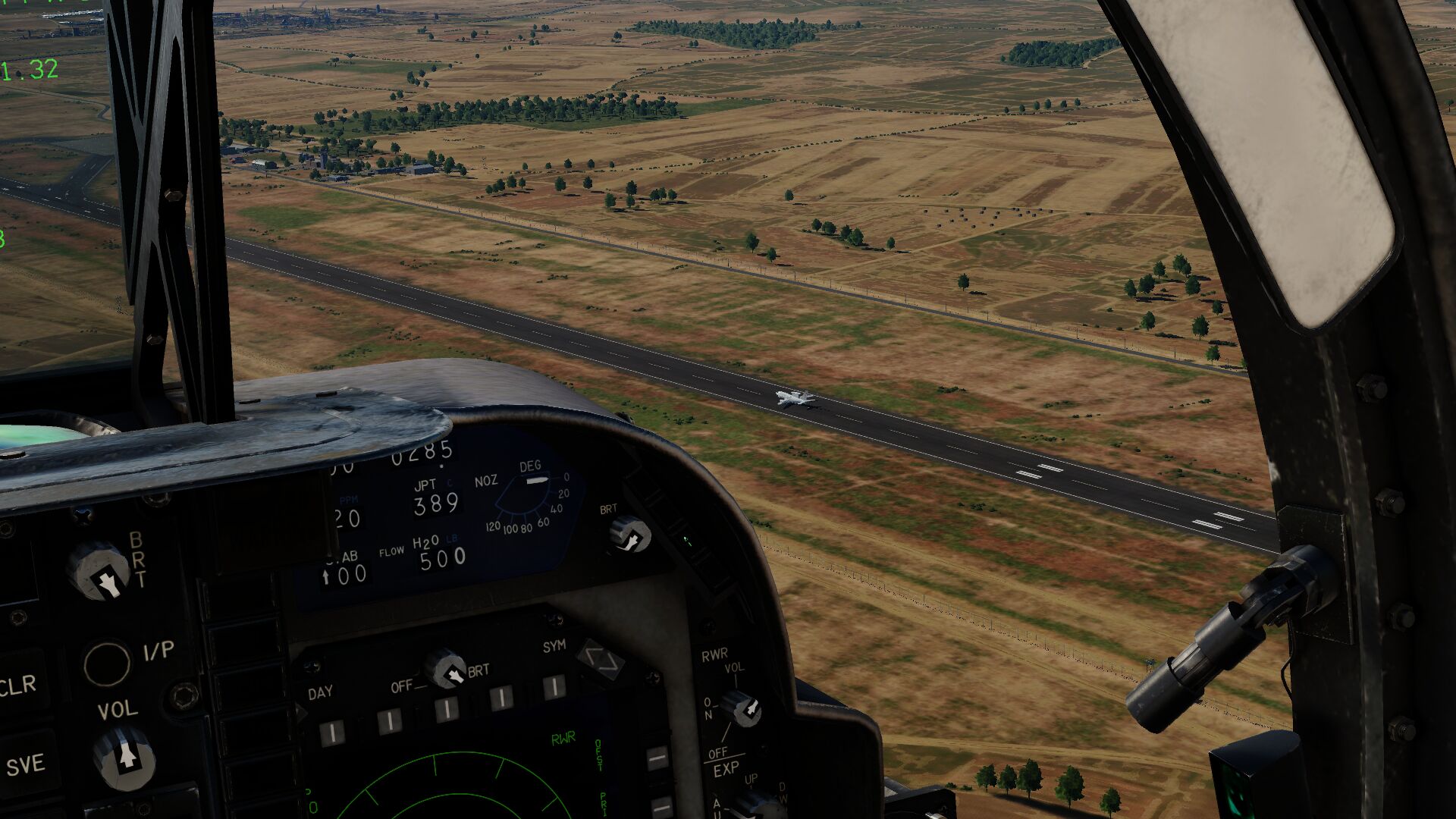Viewport: 1456px width, 819px height.
Task: Adjust the VOL knob below I/P
Action: pos(124,756)
